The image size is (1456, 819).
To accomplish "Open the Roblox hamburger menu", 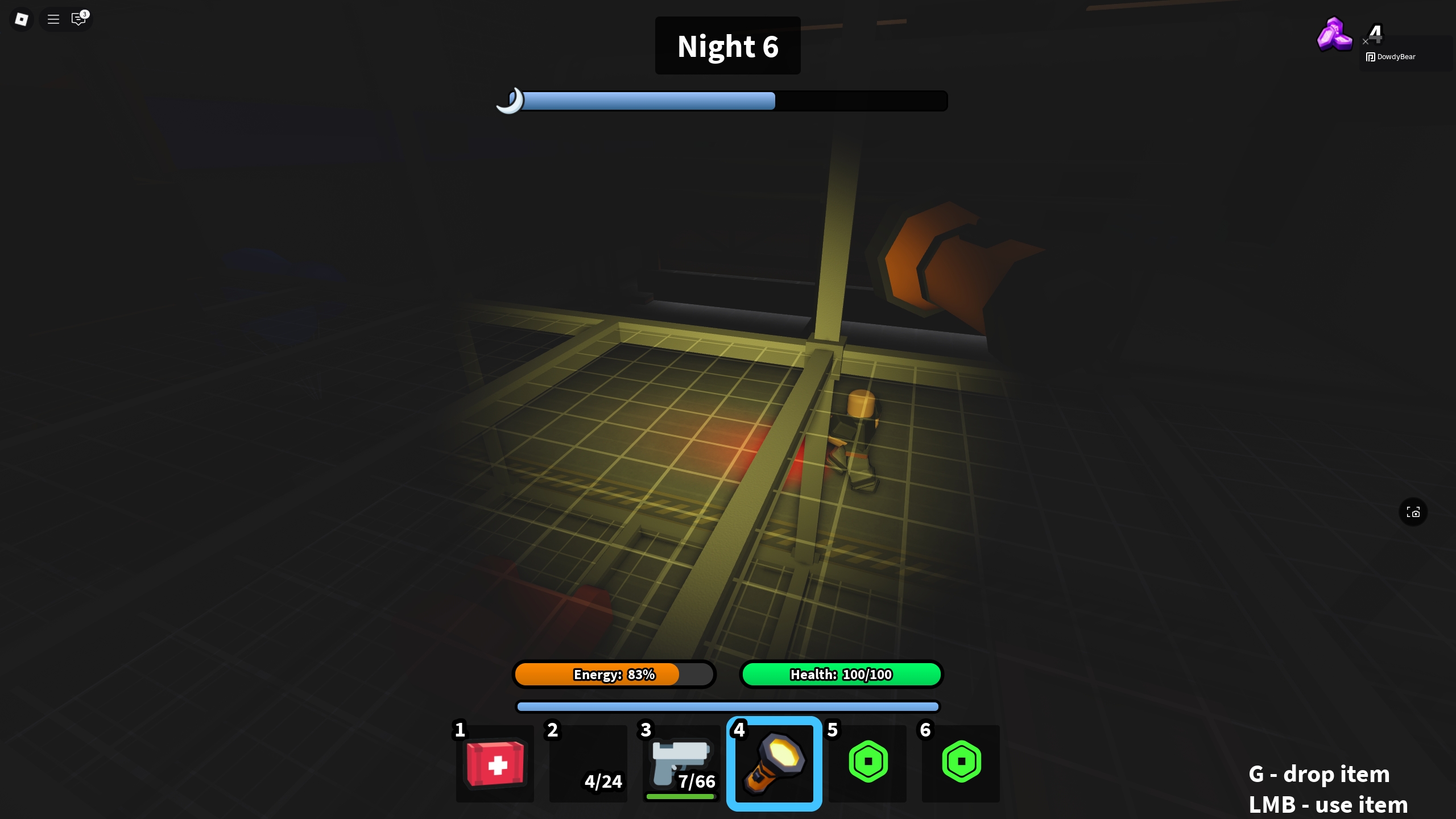I will (x=53, y=19).
